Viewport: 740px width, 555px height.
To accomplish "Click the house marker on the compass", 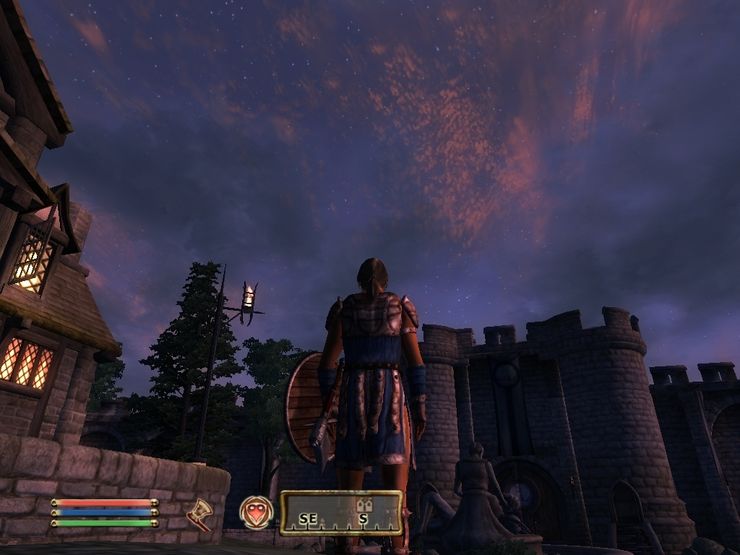I will tap(365, 505).
